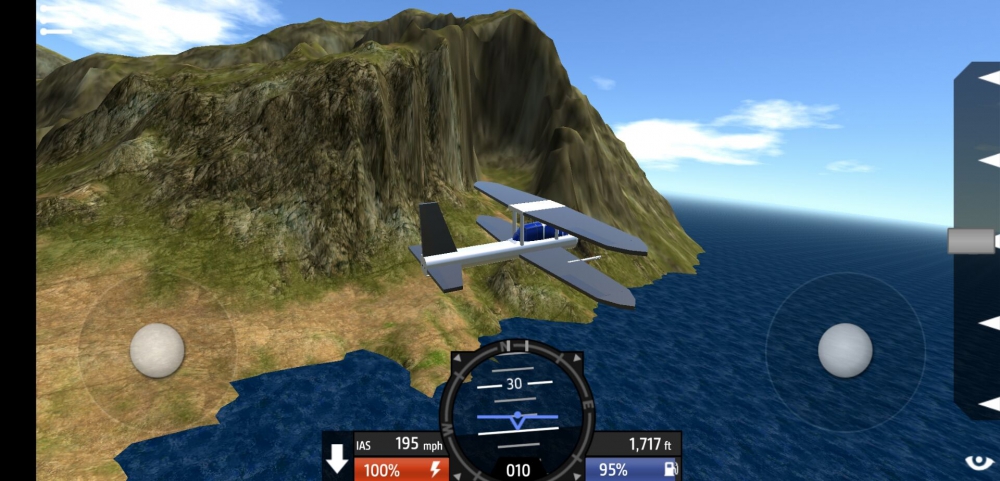Viewport: 1000px width, 481px height.
Task: Change camera view with the eye icon
Action: 979,462
